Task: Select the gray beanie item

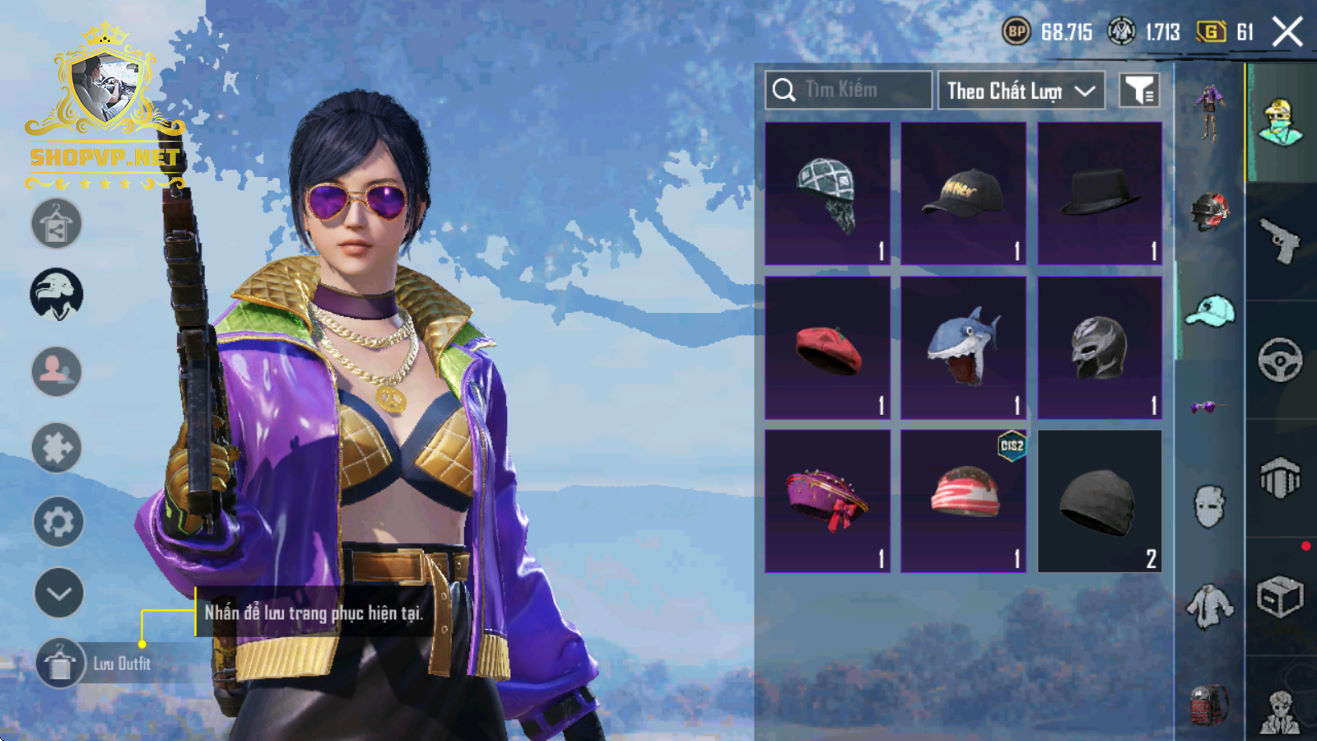Action: pyautogui.click(x=1099, y=501)
